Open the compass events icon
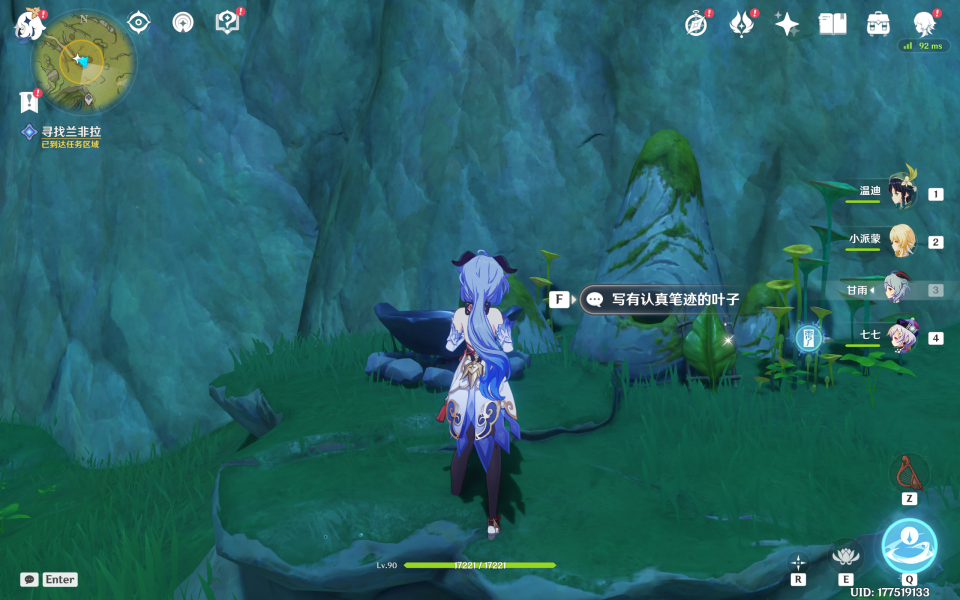The height and width of the screenshot is (600, 960). pyautogui.click(x=696, y=24)
